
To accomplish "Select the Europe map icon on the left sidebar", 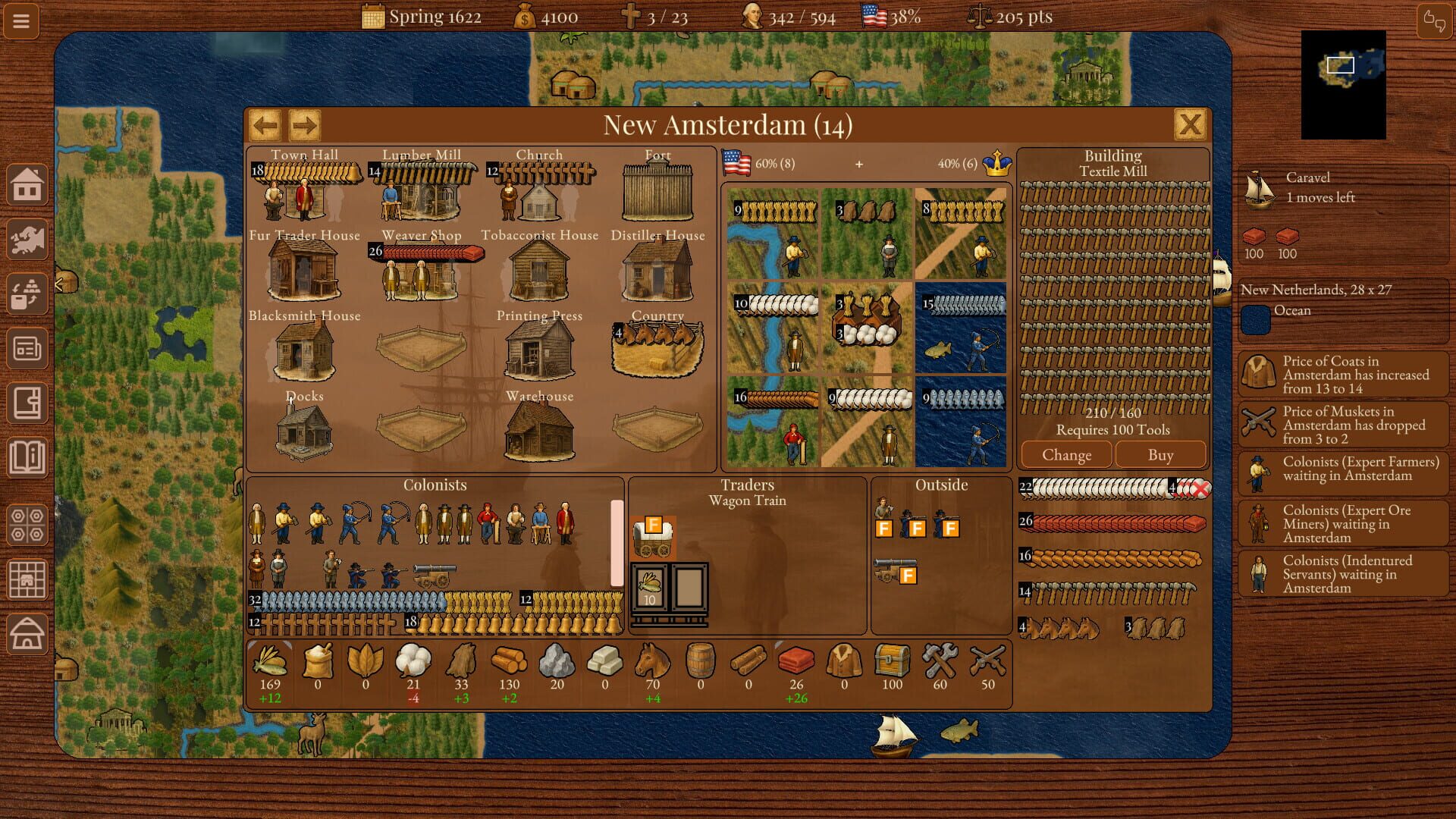I will tap(27, 240).
